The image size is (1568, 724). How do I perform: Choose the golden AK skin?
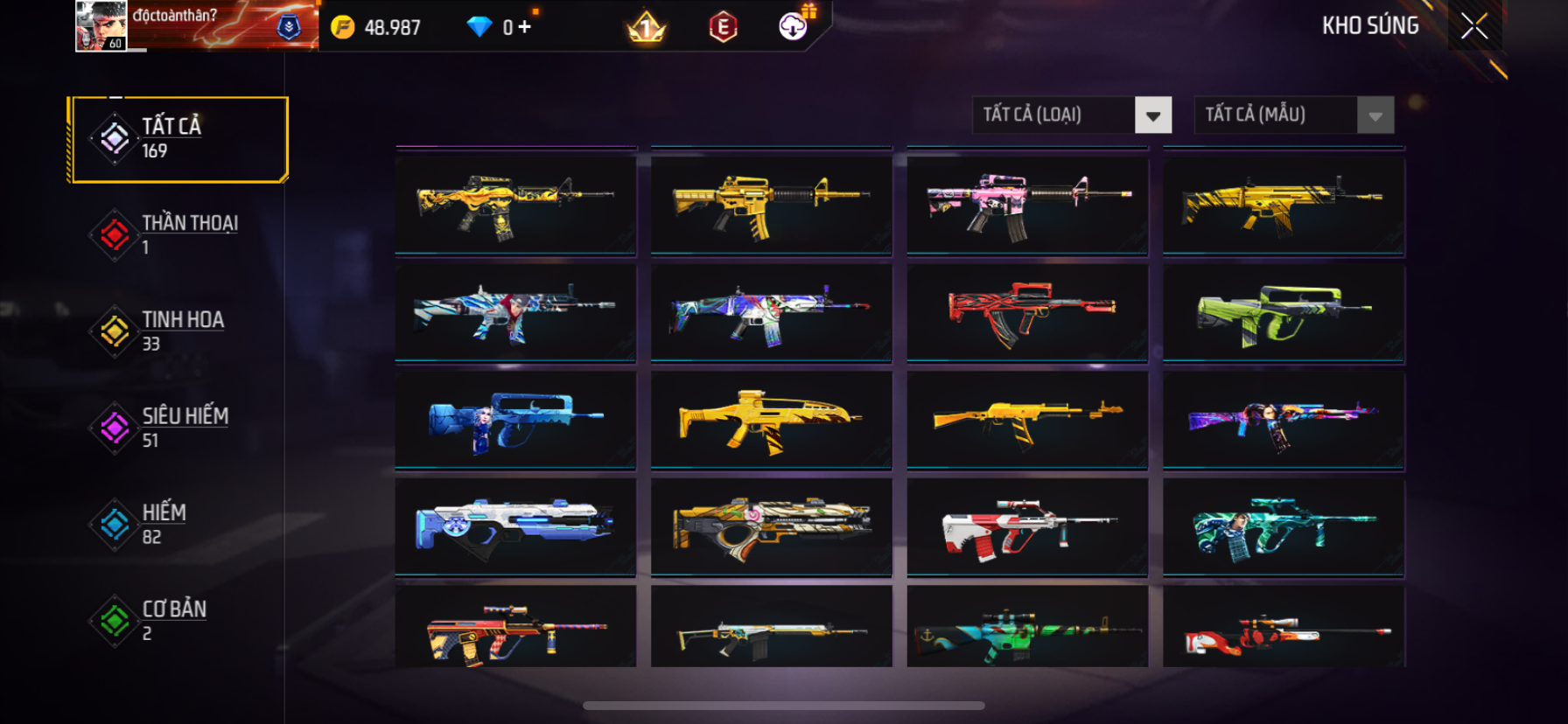[x=1027, y=421]
